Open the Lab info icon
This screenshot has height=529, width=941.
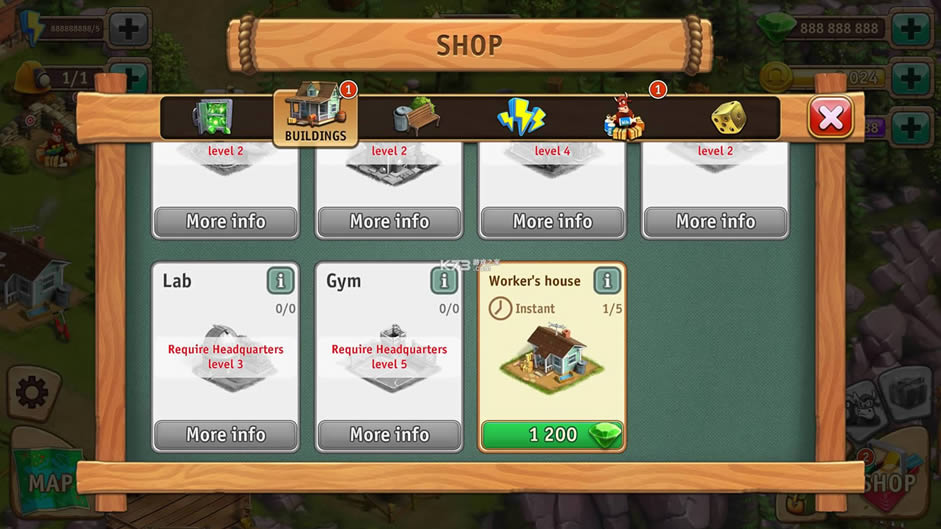tap(281, 281)
